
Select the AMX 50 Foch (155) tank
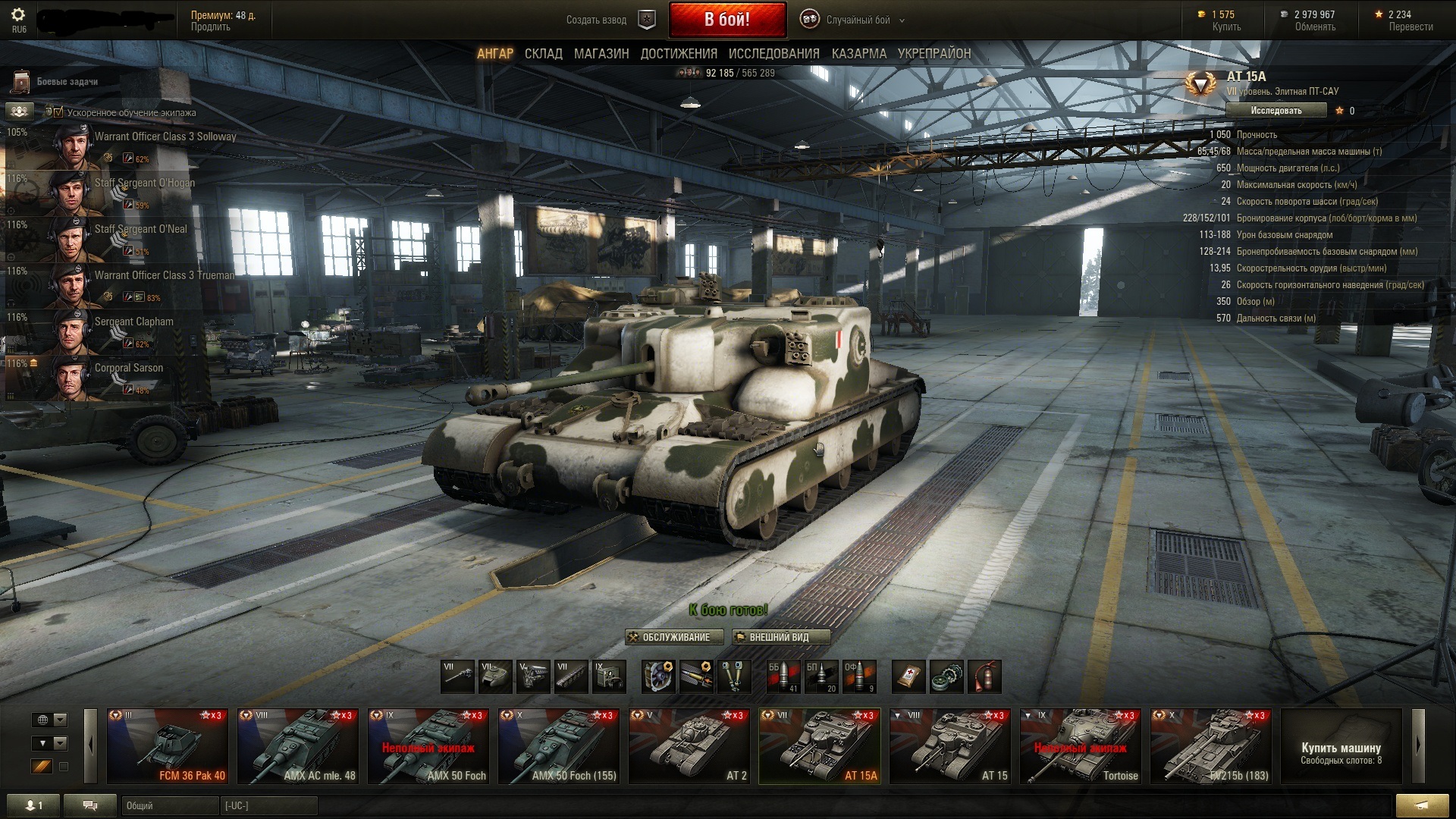coord(558,746)
